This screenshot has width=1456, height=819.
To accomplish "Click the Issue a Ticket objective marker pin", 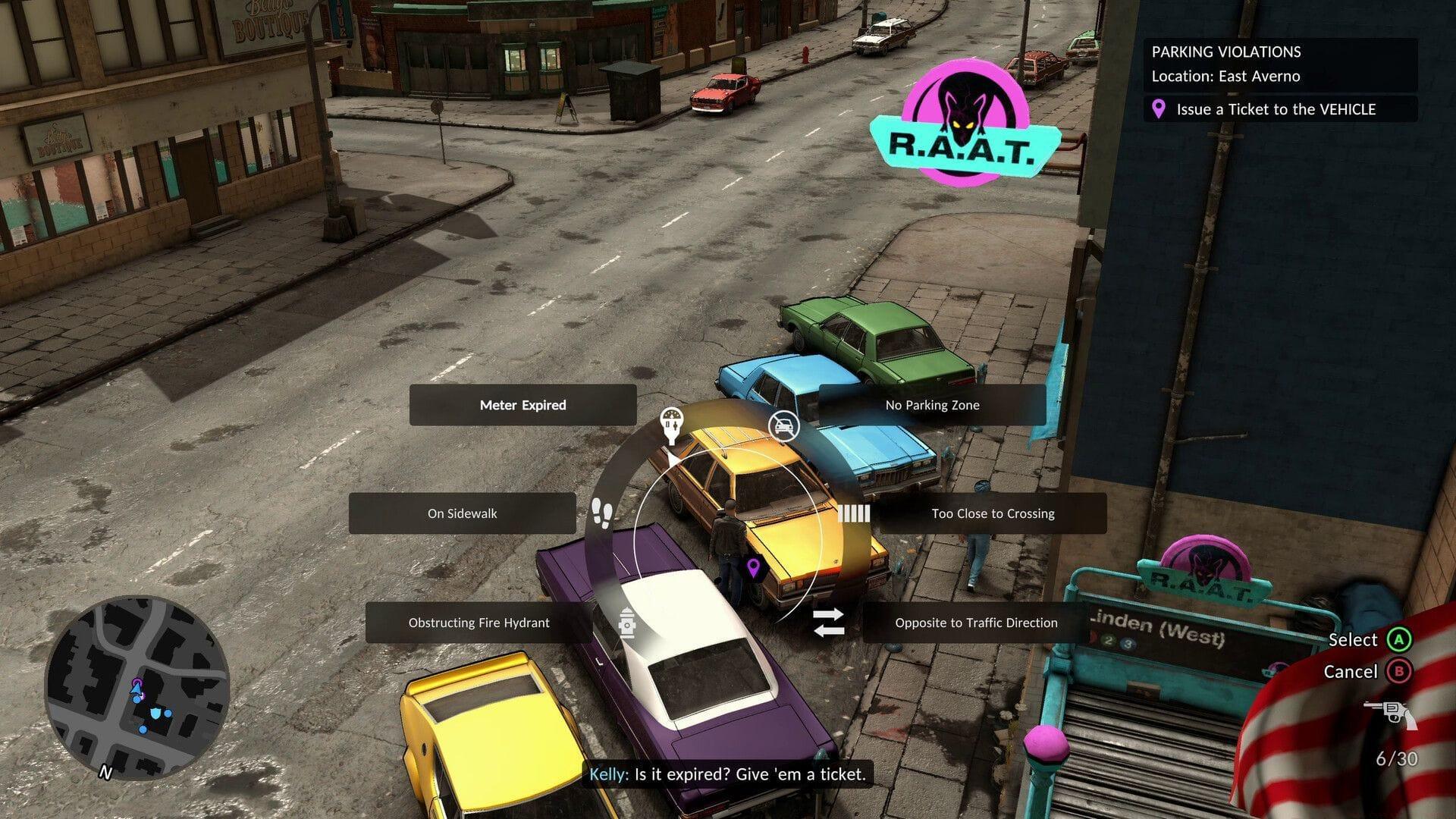I will (1158, 109).
